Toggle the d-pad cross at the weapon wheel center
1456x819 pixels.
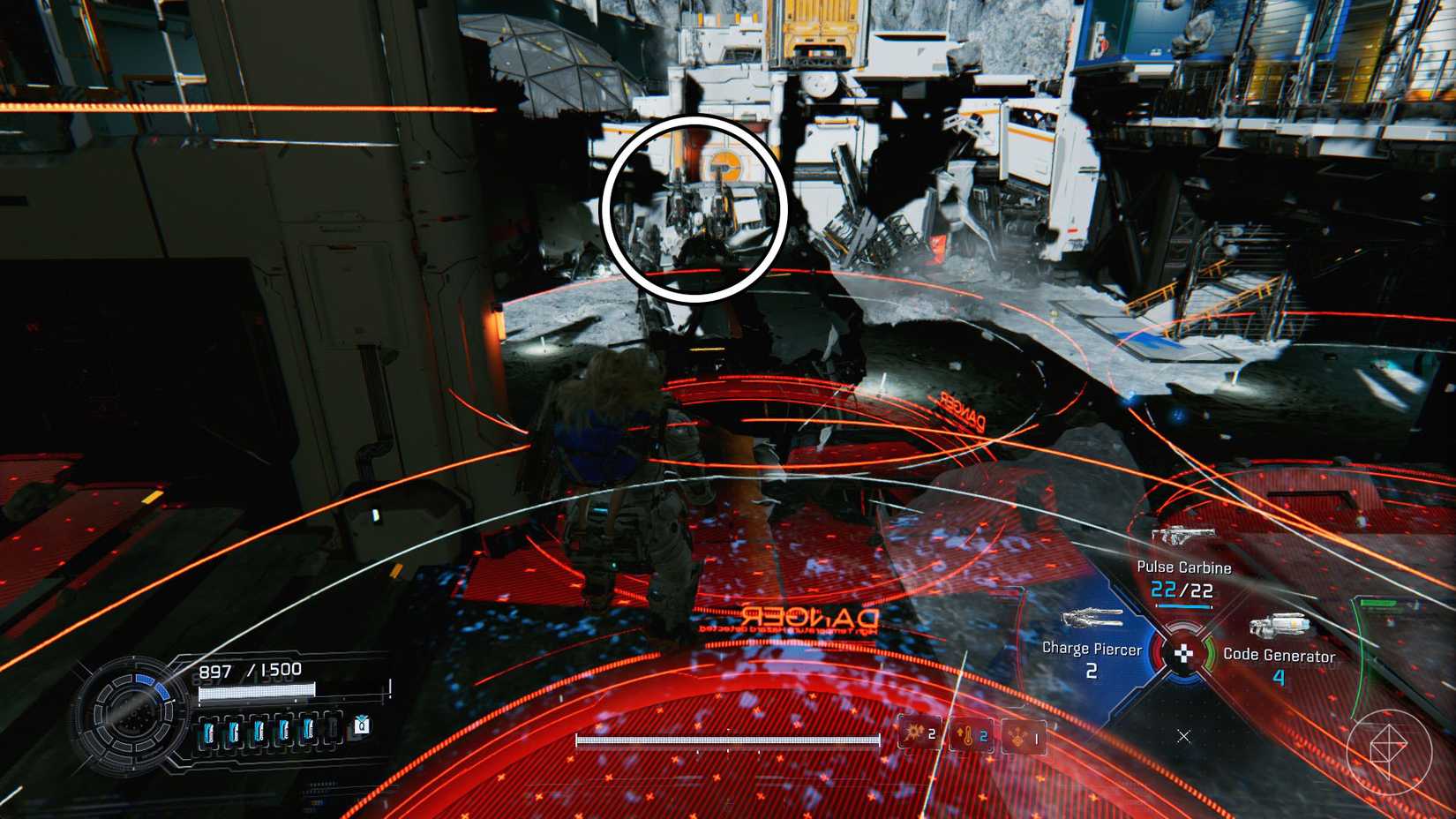[1183, 653]
